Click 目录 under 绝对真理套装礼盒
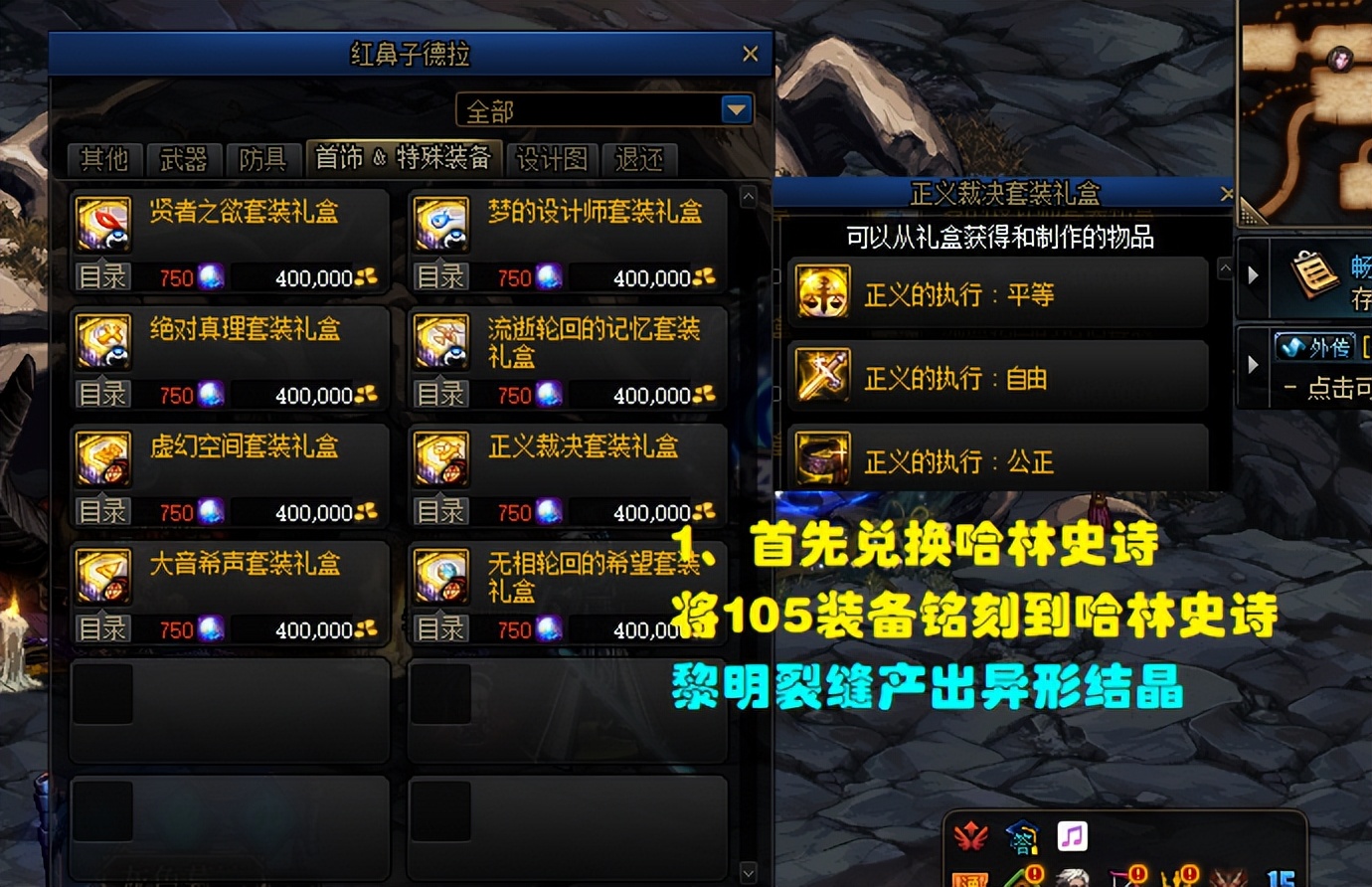1372x887 pixels. coord(102,394)
